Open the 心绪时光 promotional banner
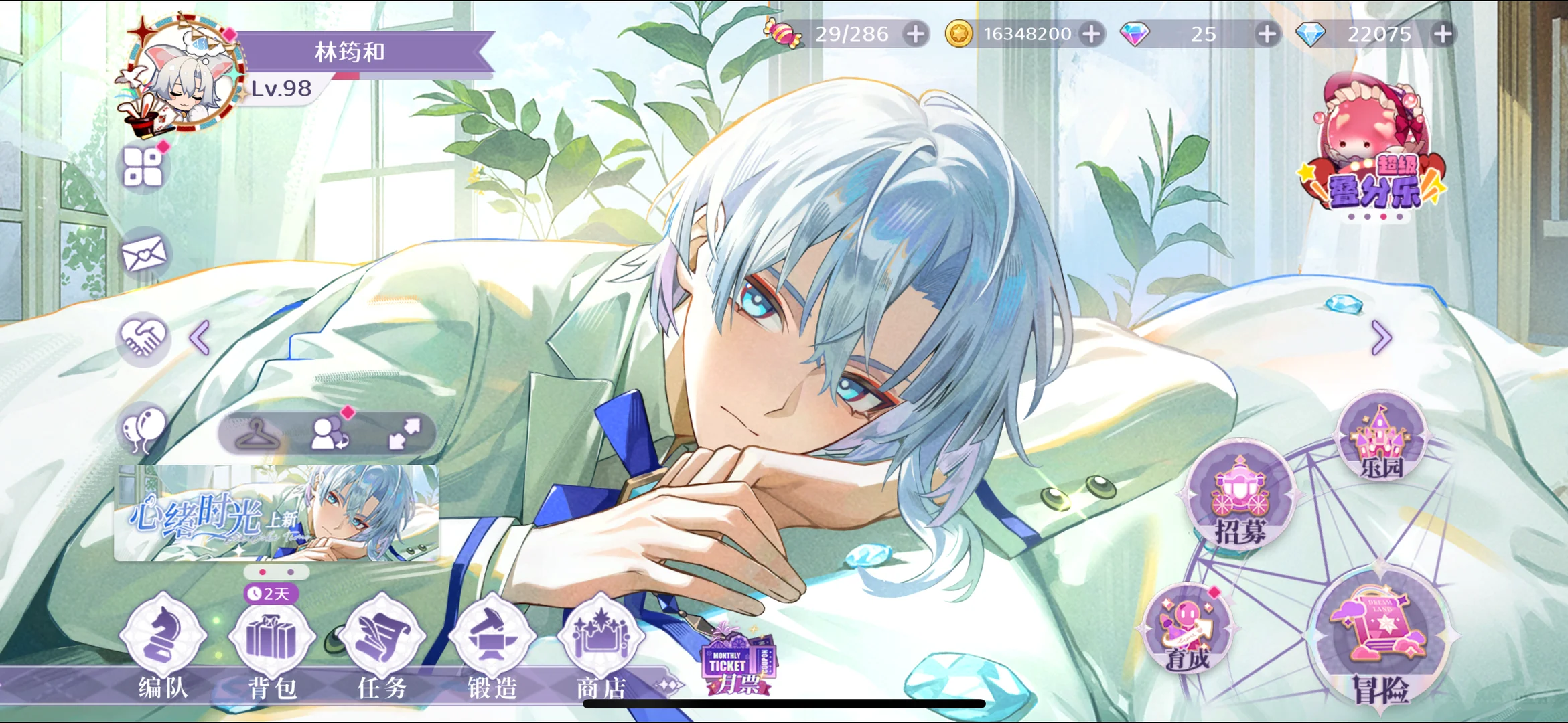The width and height of the screenshot is (1568, 723). (277, 513)
